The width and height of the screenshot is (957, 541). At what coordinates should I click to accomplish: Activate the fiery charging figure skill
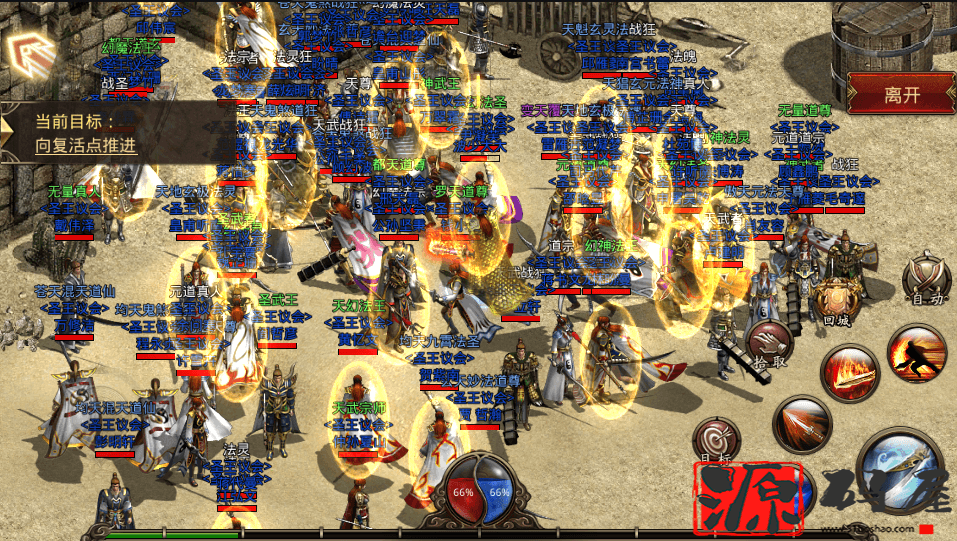tap(917, 353)
